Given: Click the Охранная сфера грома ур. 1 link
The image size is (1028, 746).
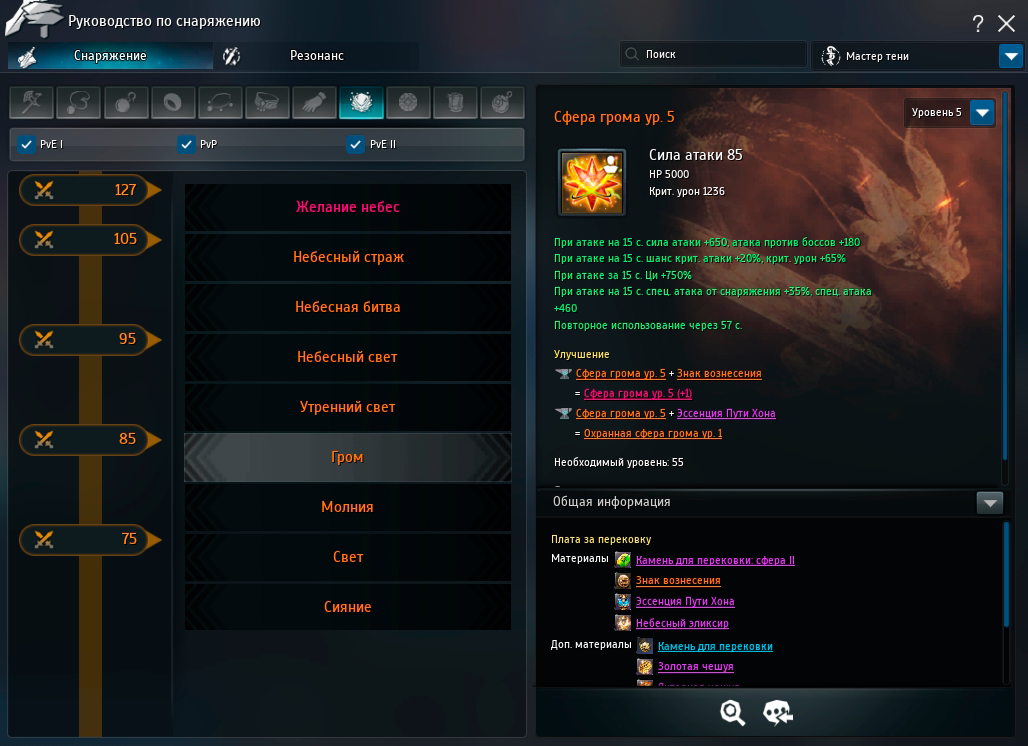Looking at the screenshot, I should (652, 433).
